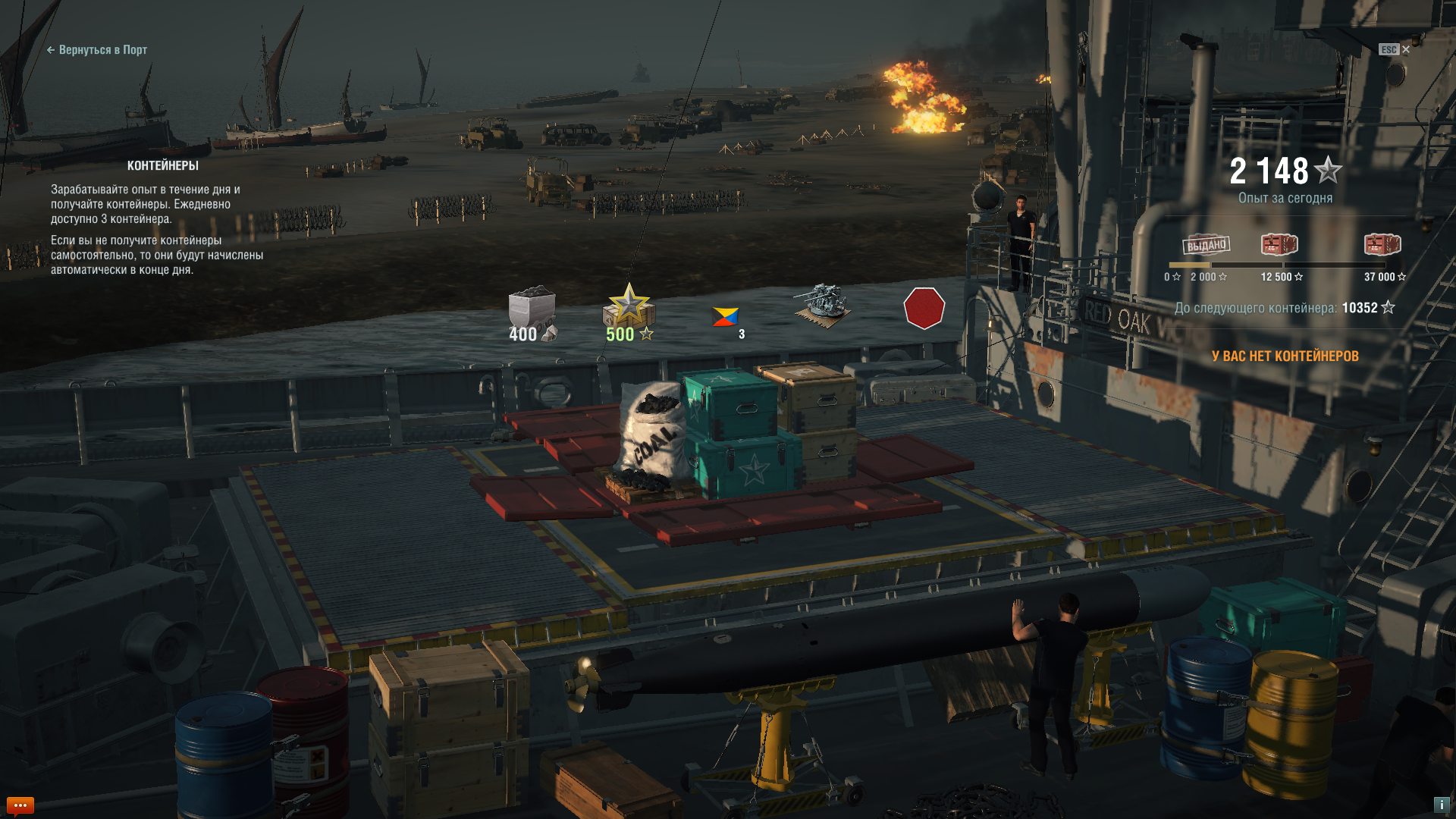Click the 12 500 XP container icon

pyautogui.click(x=1279, y=244)
